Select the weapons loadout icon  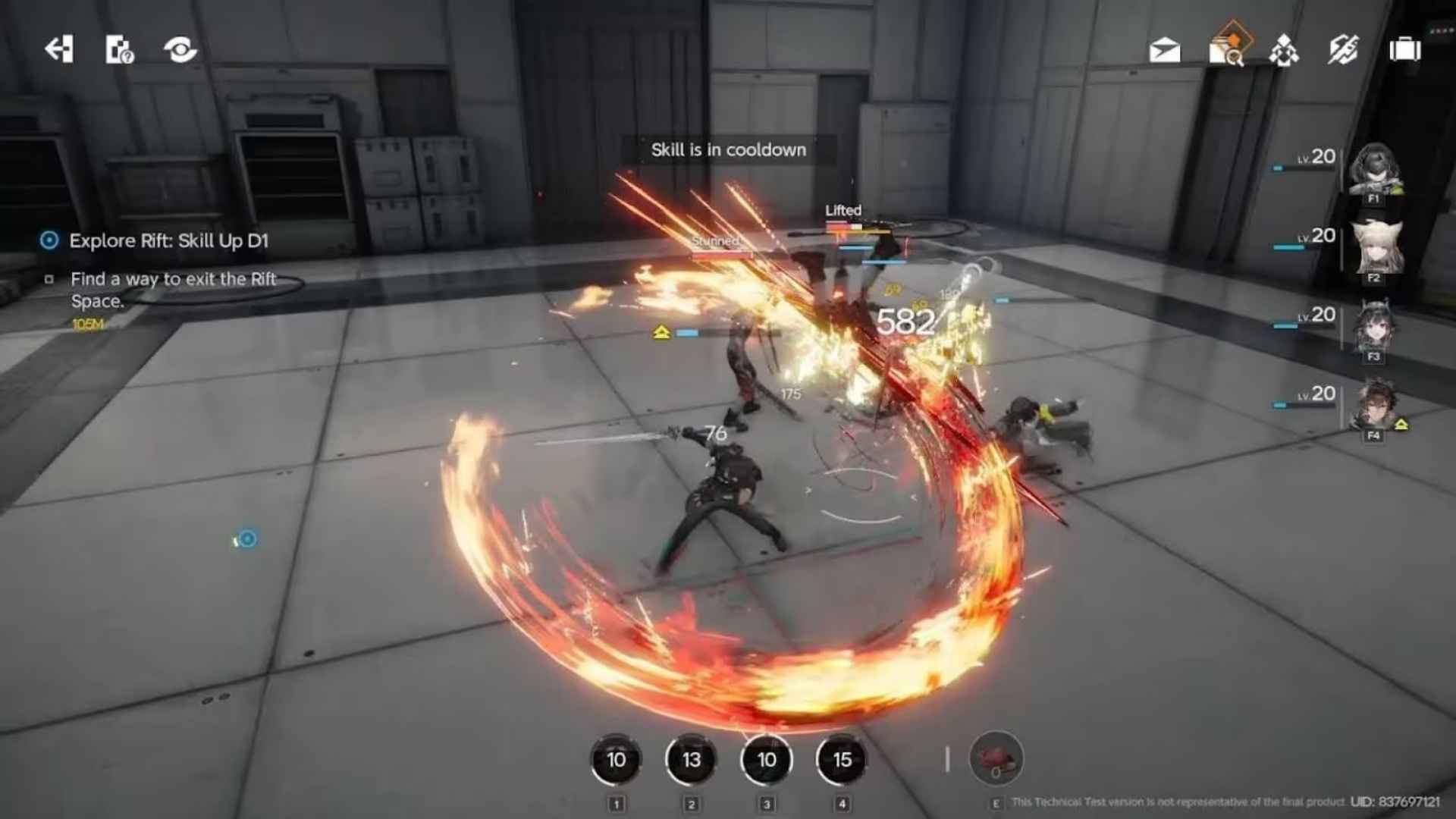pyautogui.click(x=1344, y=50)
